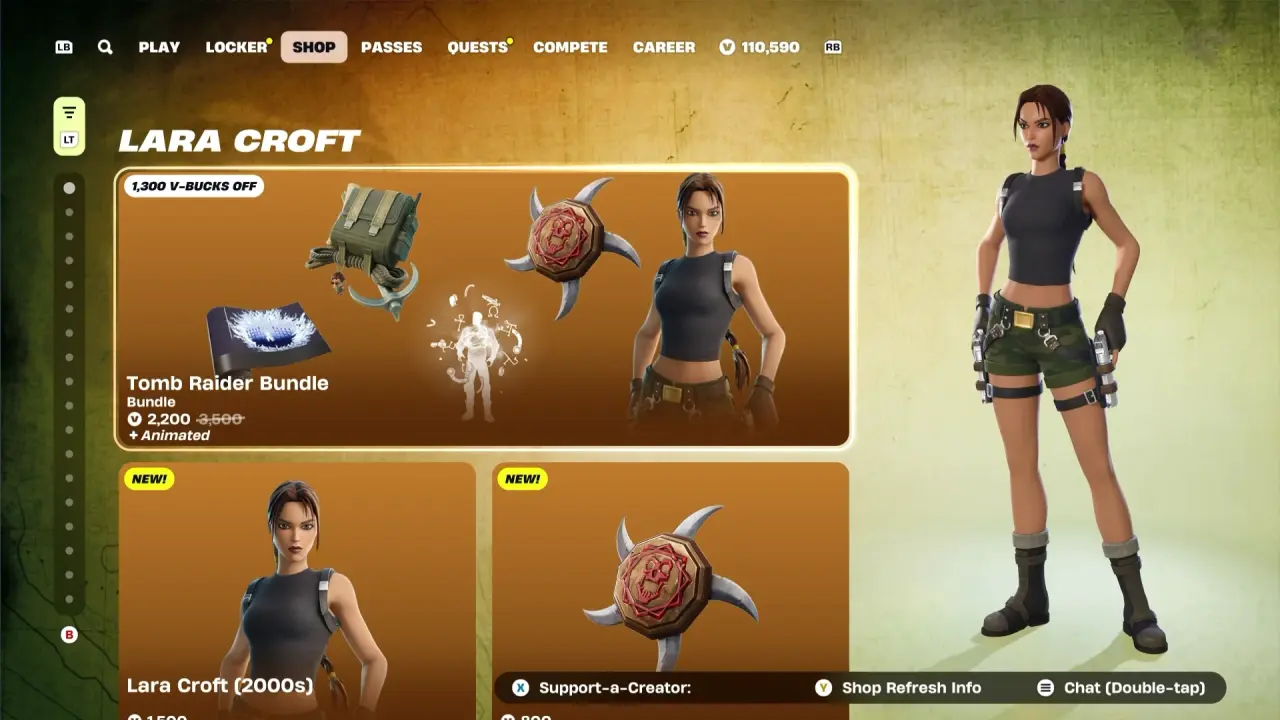Open Support-a-Creator entry

click(606, 688)
